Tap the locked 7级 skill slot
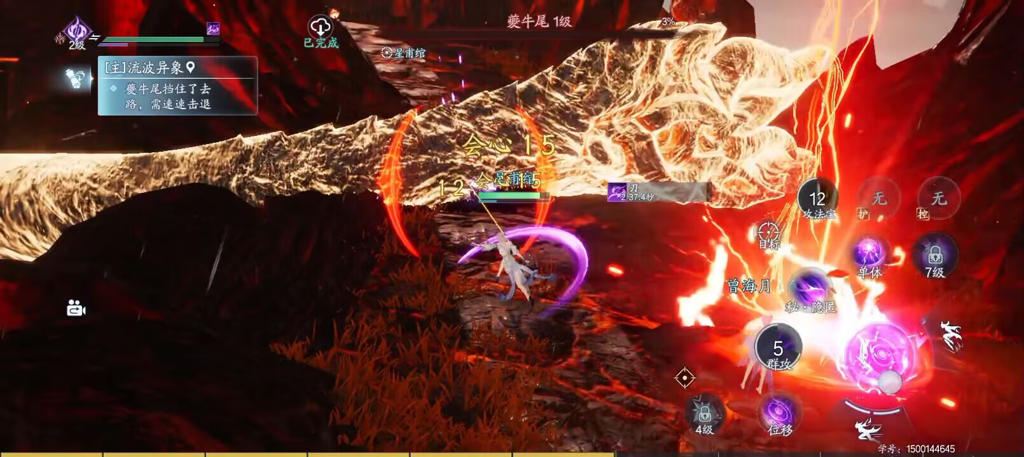The height and width of the screenshot is (457, 1024). [934, 254]
